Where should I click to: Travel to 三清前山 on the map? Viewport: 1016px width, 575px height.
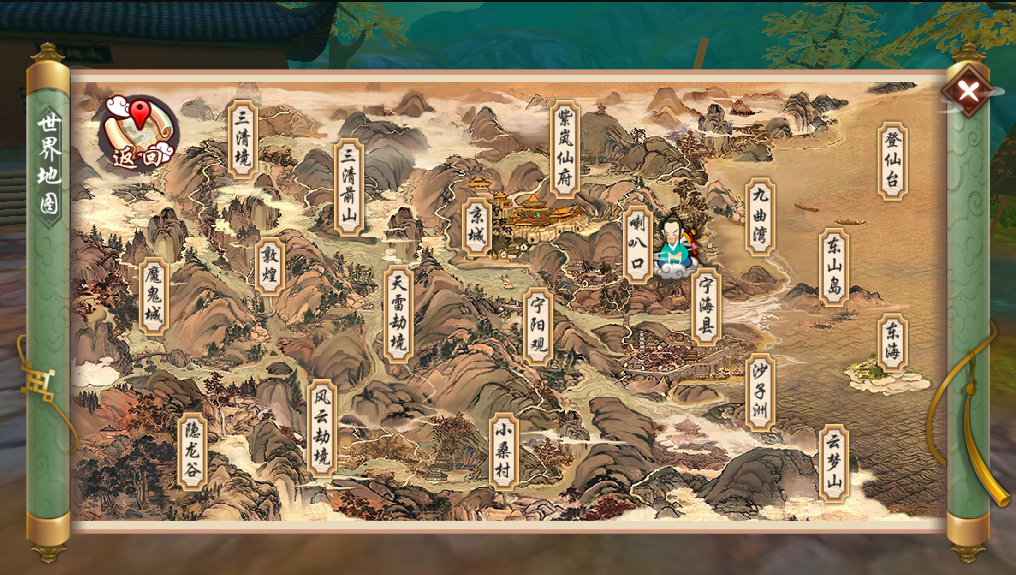click(x=348, y=187)
